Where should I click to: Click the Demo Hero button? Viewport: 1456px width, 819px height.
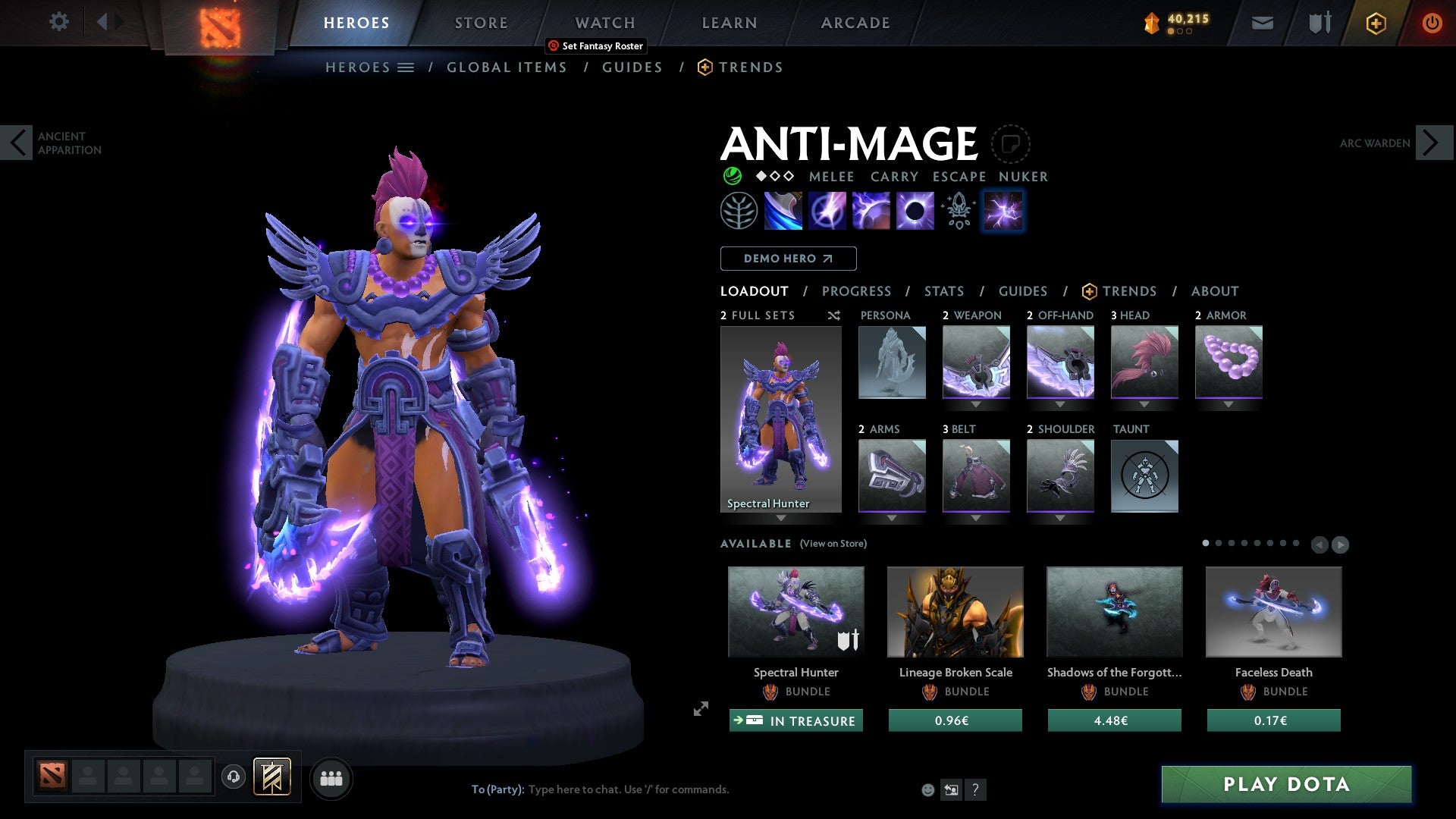(x=787, y=259)
